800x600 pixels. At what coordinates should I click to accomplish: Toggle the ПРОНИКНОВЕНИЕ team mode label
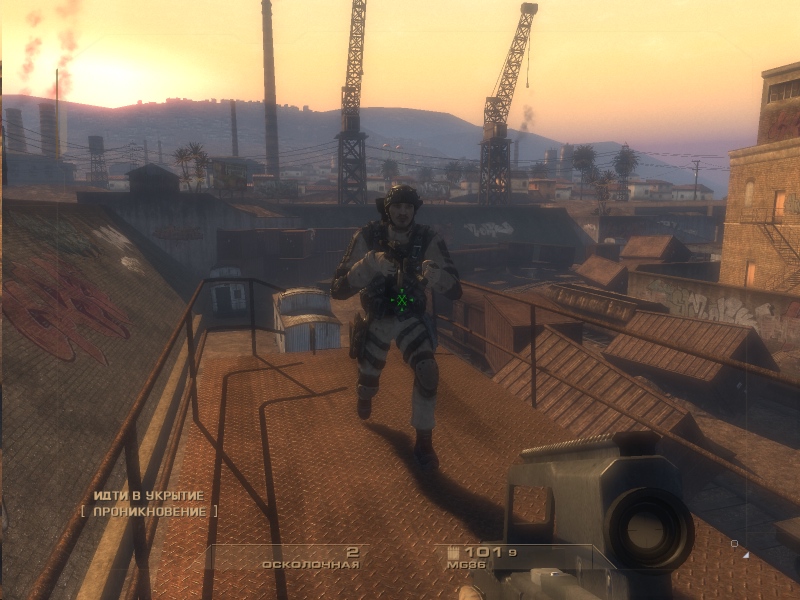(x=148, y=511)
